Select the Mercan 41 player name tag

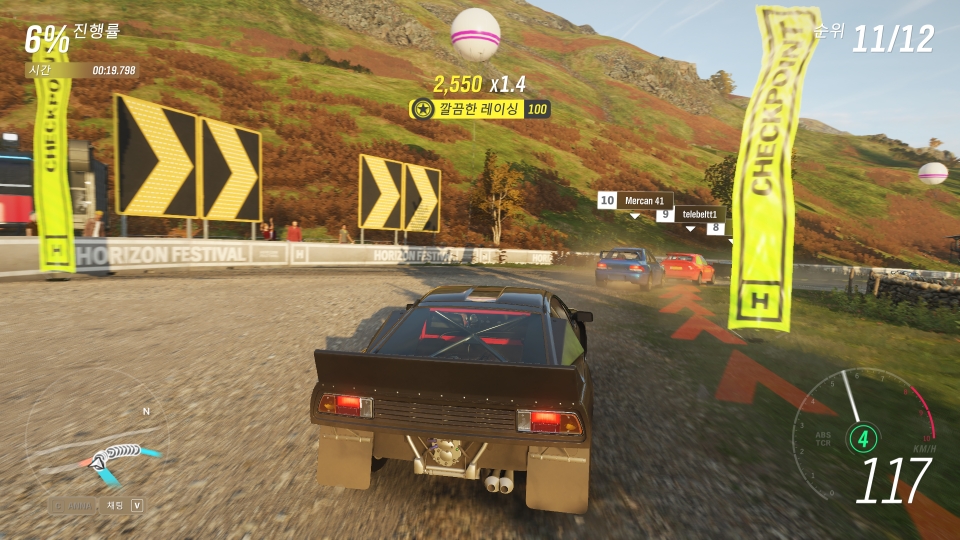tap(645, 201)
